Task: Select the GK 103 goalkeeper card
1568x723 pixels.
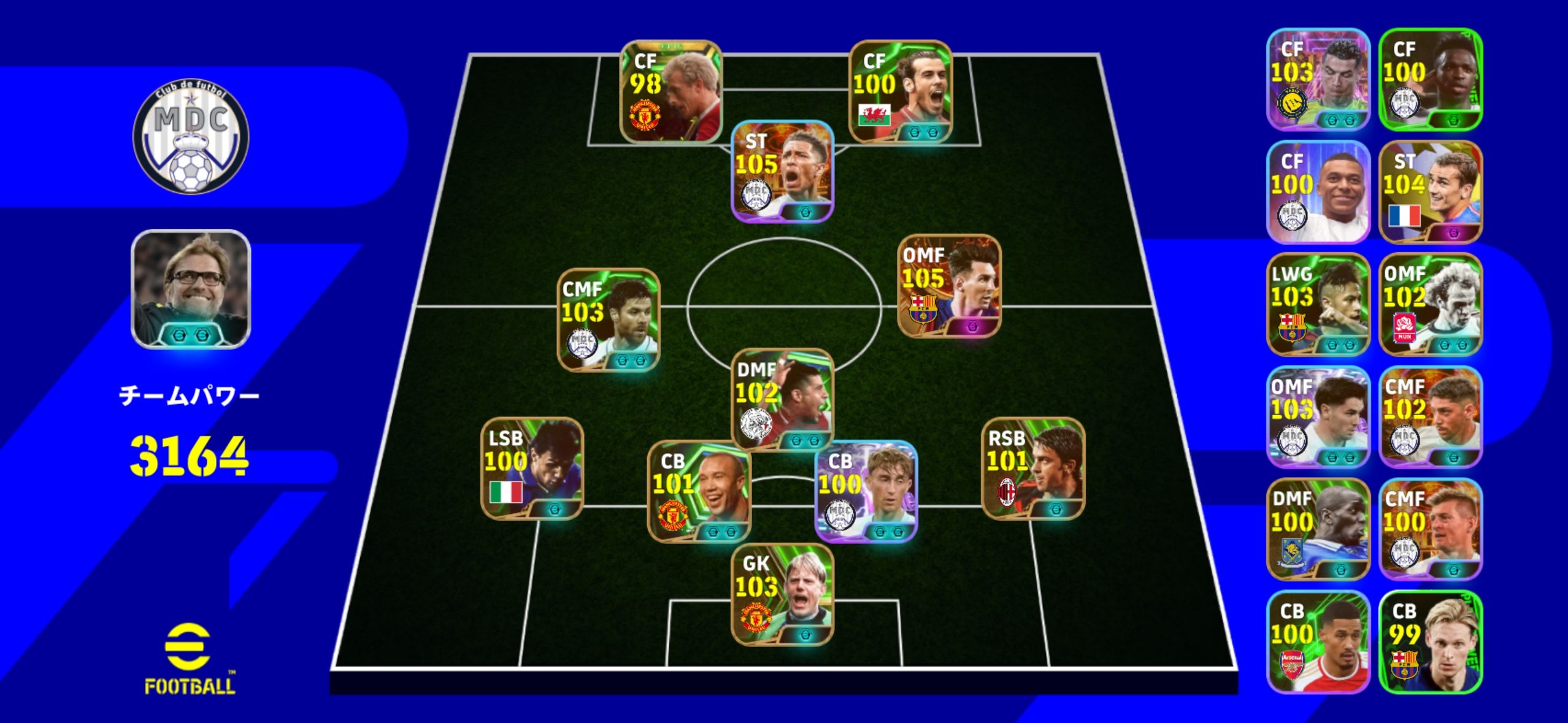Action: 782,594
